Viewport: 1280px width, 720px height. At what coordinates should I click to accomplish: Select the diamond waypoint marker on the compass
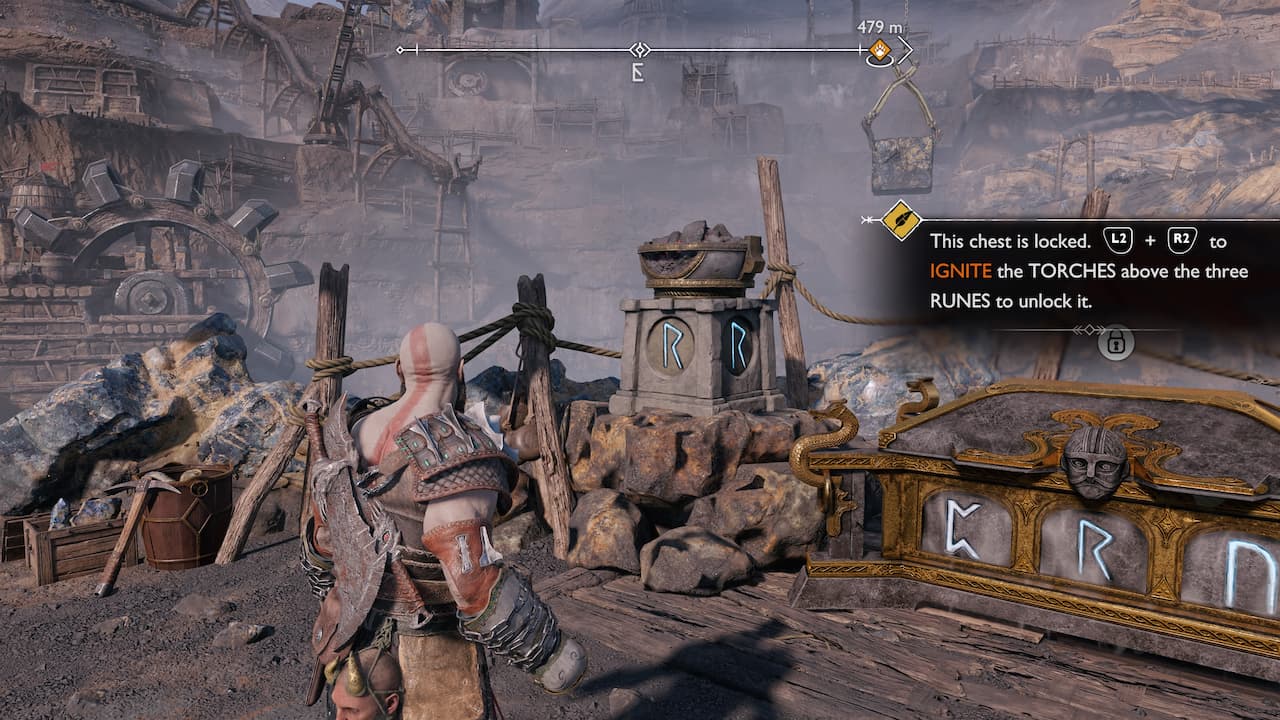coord(637,47)
